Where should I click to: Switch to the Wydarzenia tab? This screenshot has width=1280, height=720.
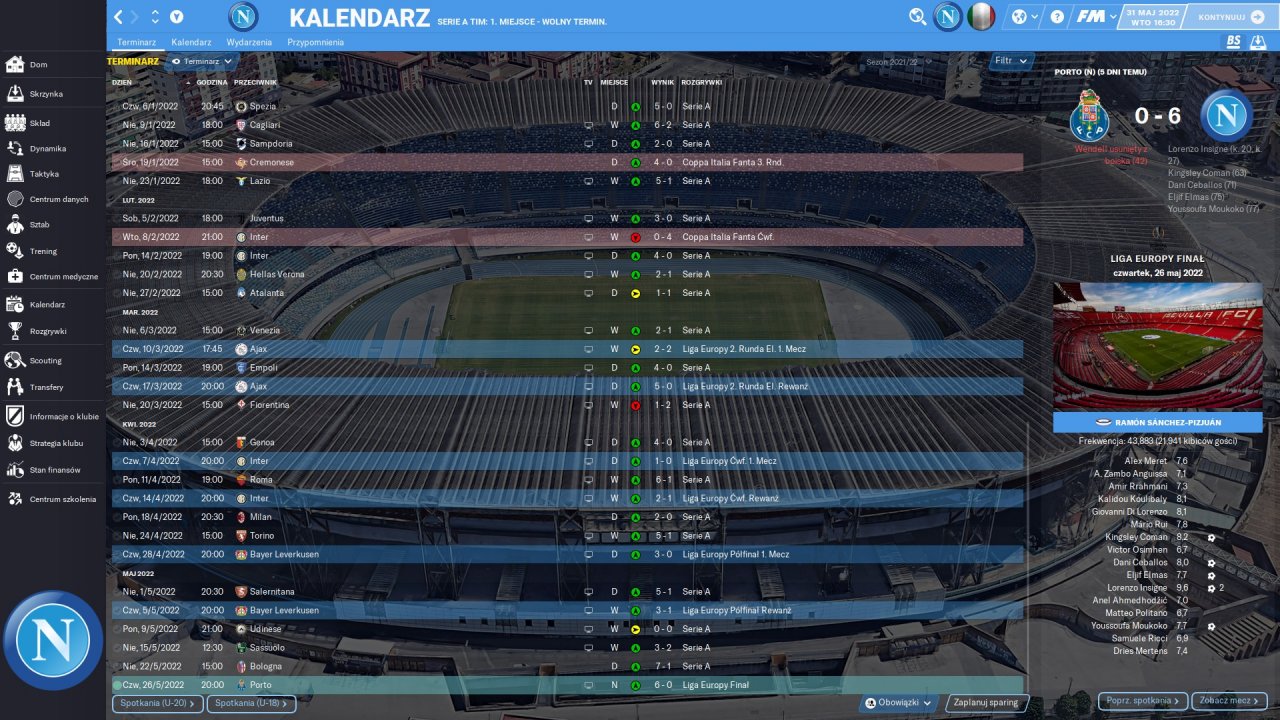pos(249,42)
